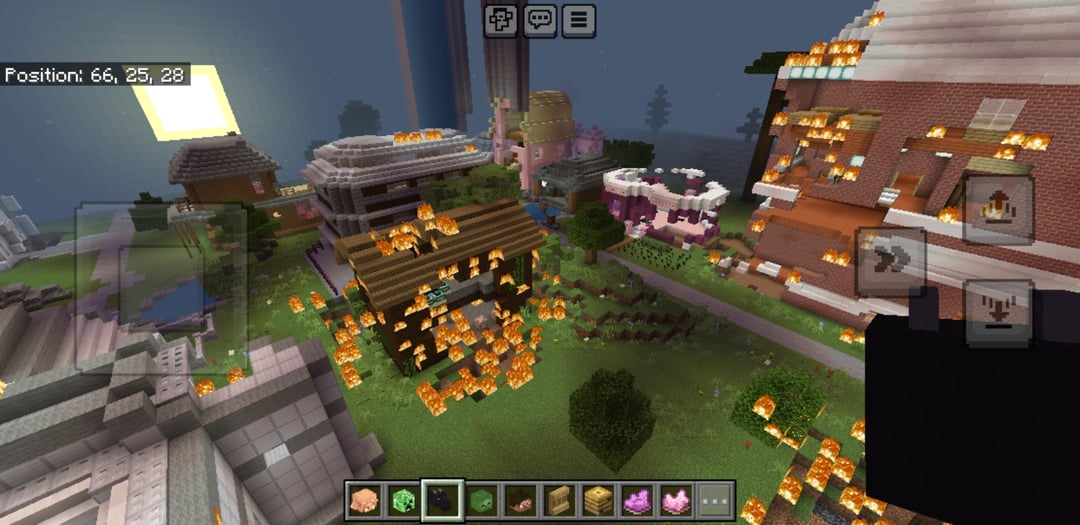Select the zombie head hotbar slot
The image size is (1080, 525).
click(481, 500)
